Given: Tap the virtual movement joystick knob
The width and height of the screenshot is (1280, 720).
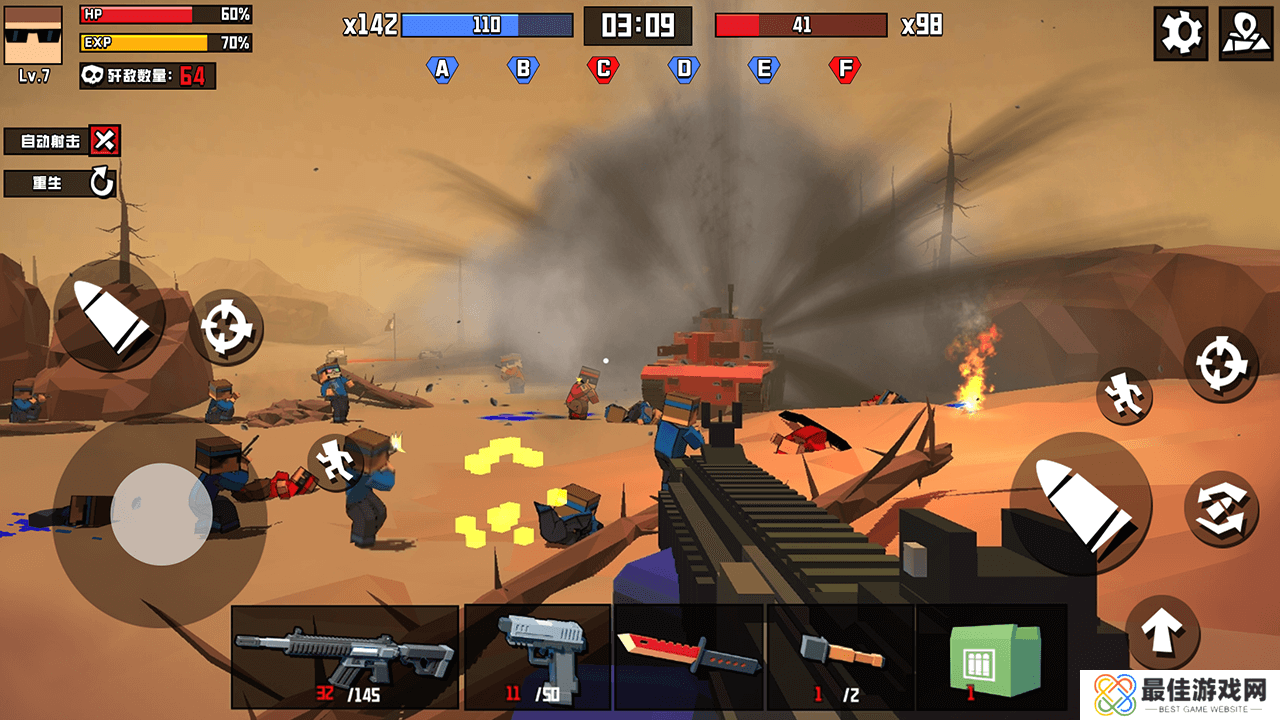Looking at the screenshot, I should pyautogui.click(x=161, y=513).
